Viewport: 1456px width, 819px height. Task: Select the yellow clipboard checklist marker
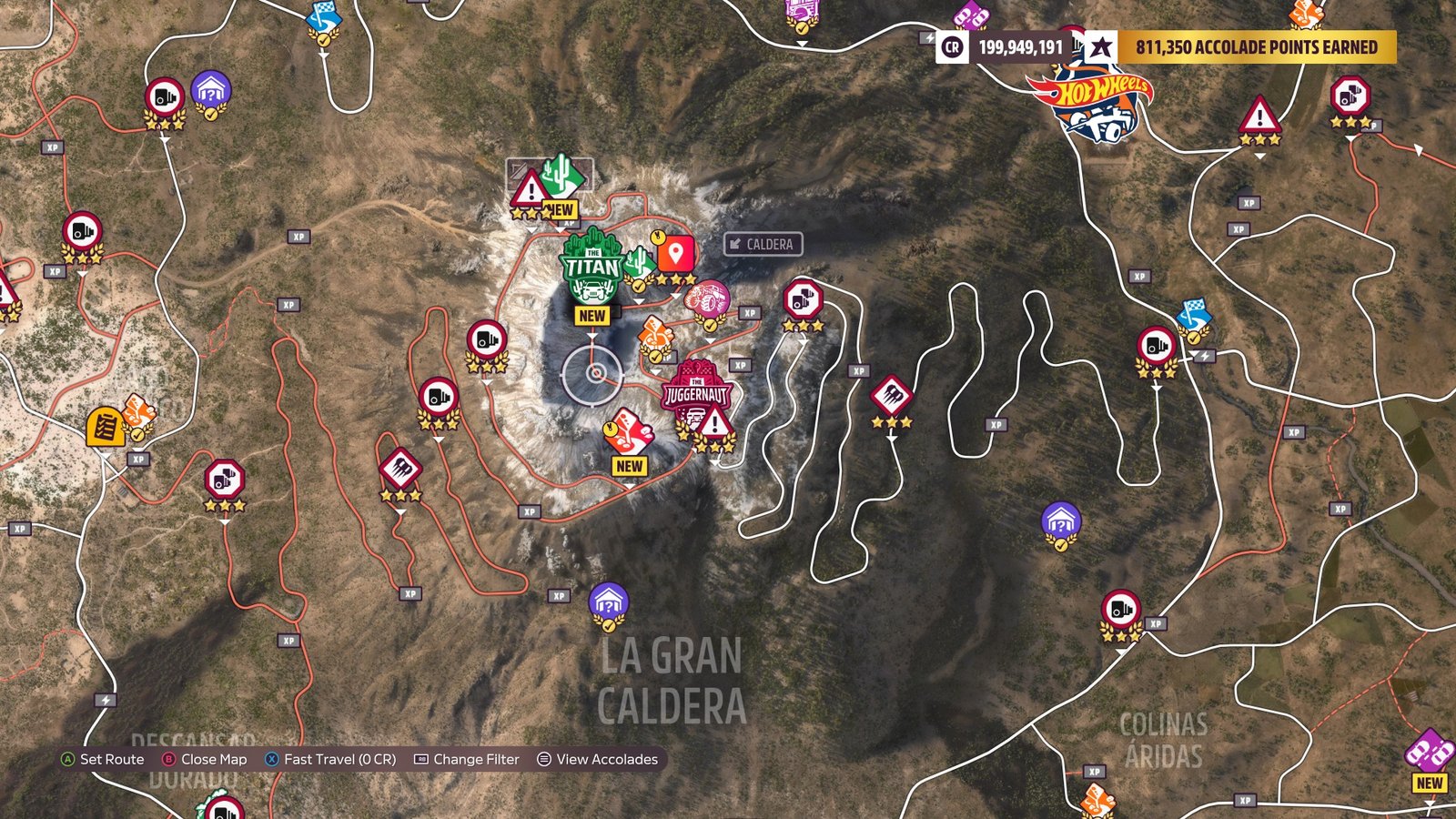[x=105, y=427]
